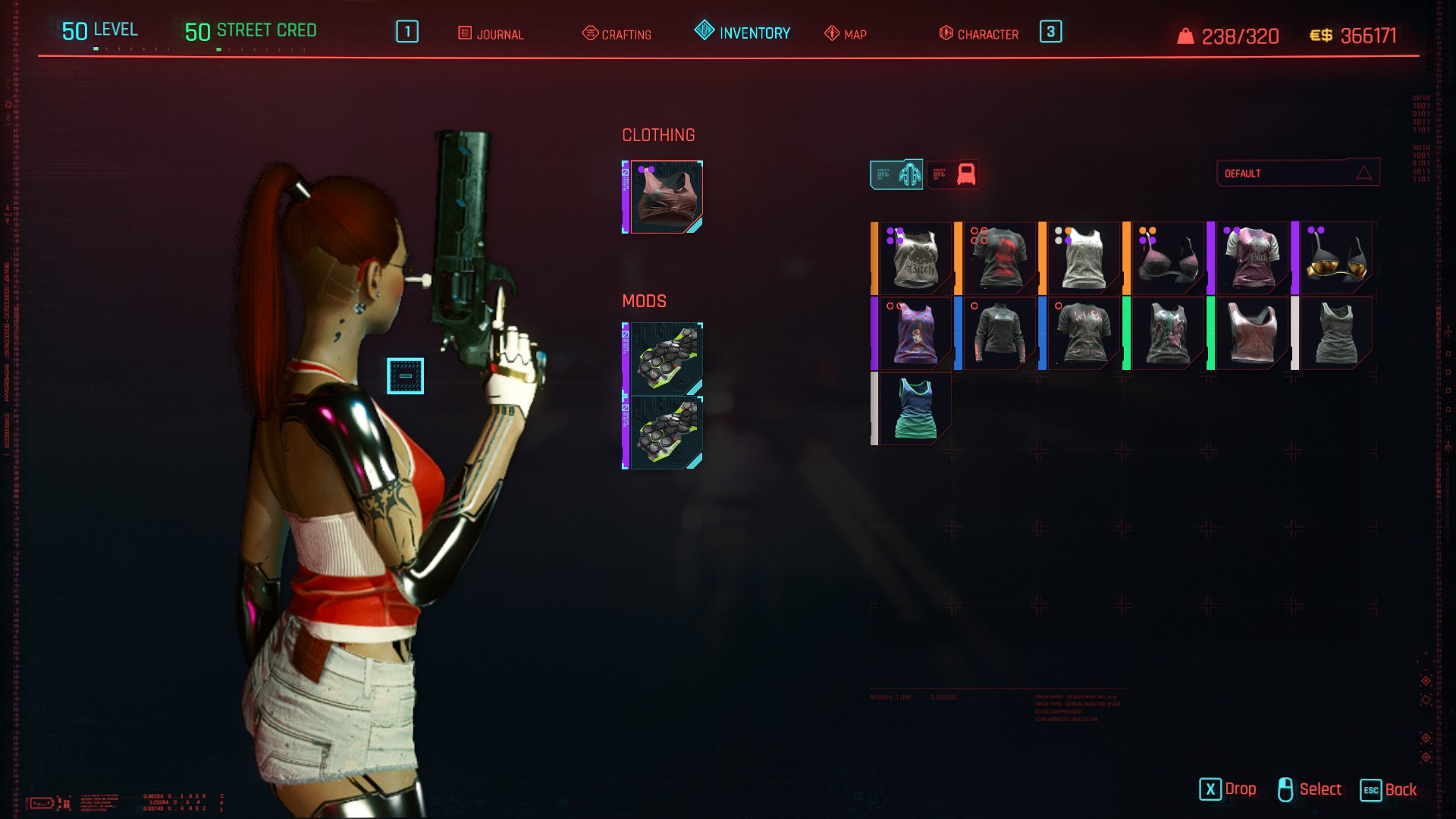Select the equipped red bra top slot
The width and height of the screenshot is (1456, 819).
click(665, 197)
